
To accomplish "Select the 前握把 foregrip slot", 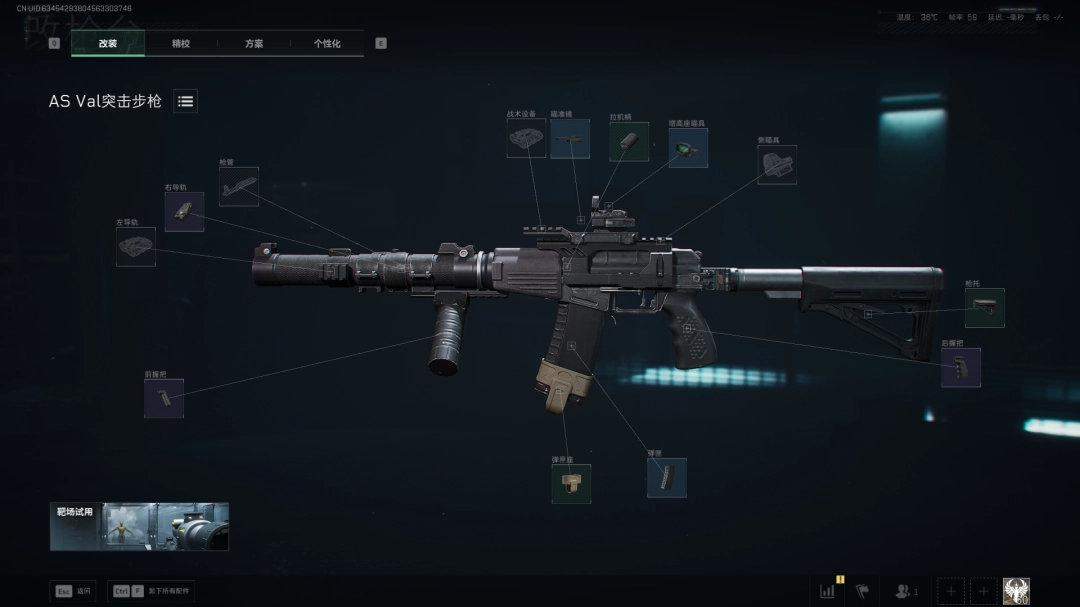I will pos(164,398).
